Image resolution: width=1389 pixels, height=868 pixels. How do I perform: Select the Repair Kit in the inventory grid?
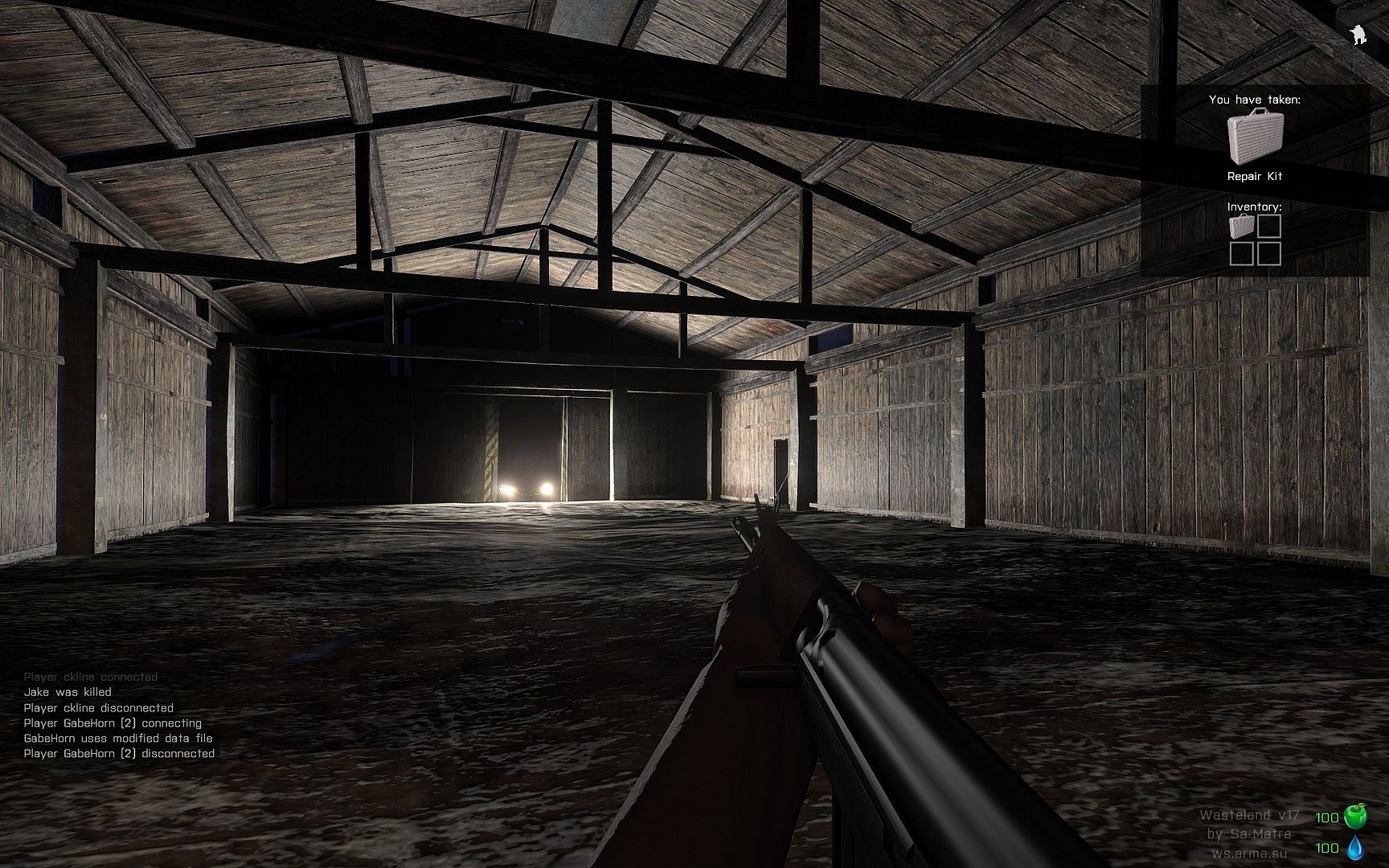1242,227
